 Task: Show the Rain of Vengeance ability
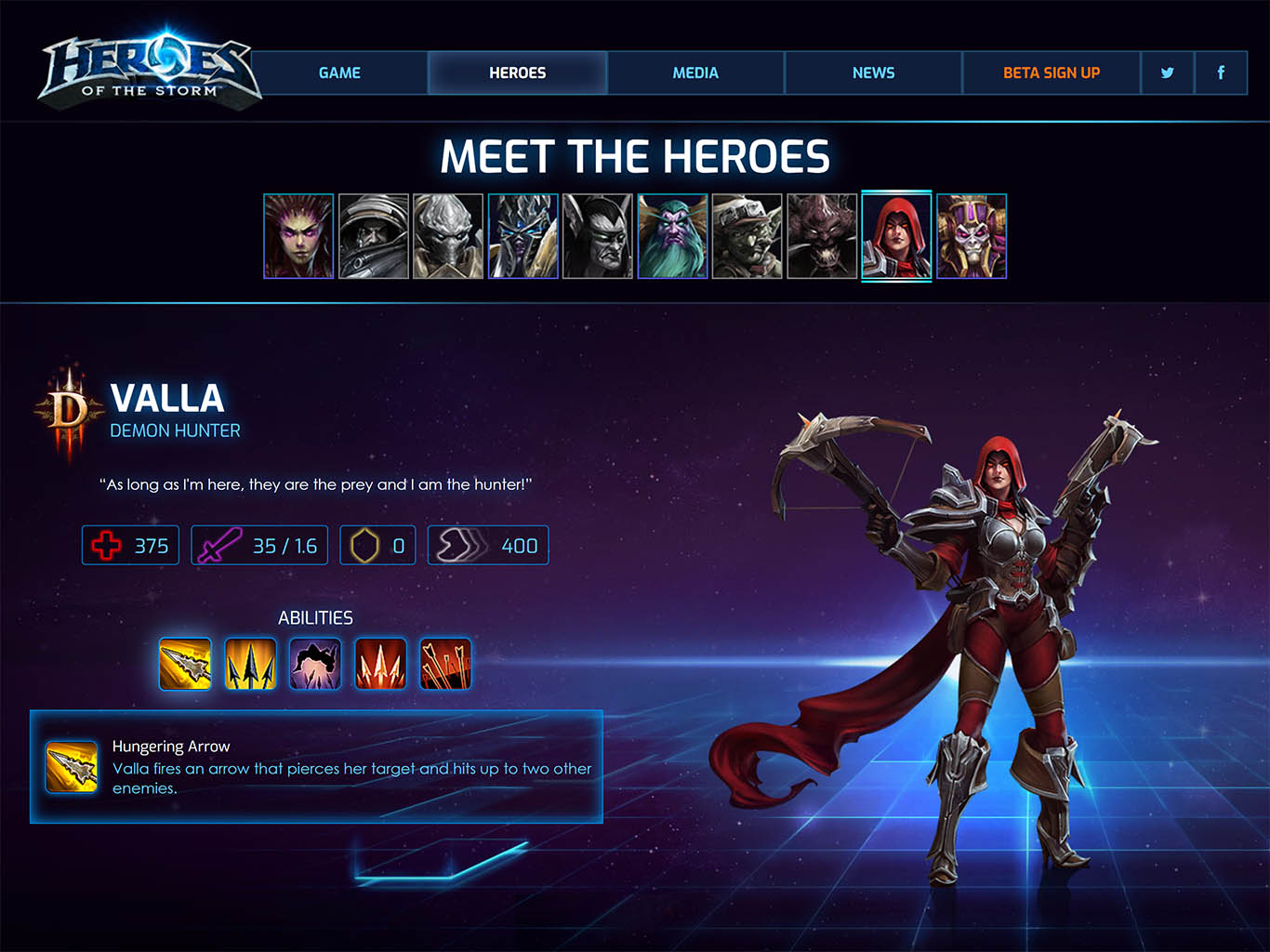coord(445,664)
